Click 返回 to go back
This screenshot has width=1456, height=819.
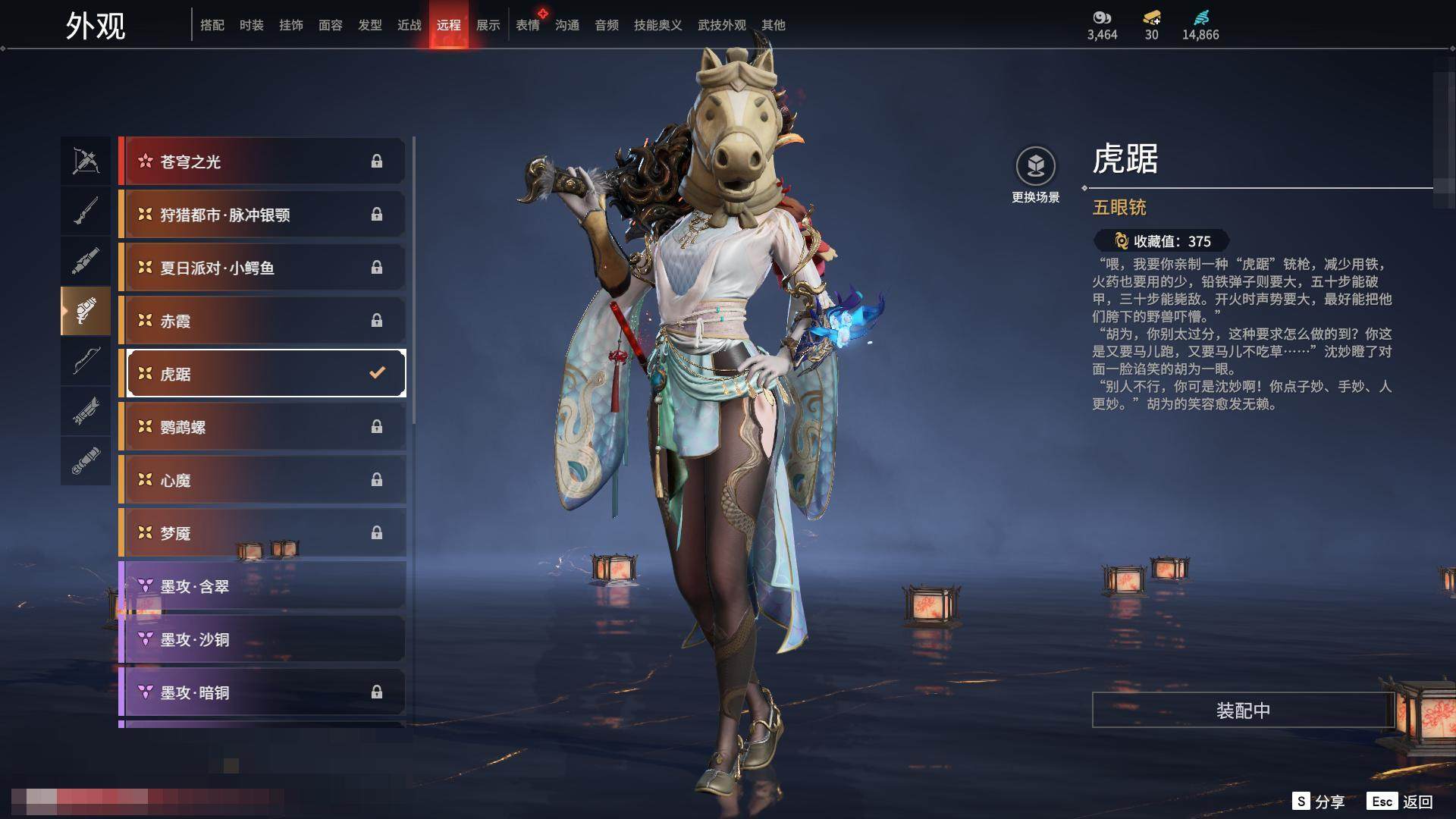1400,802
